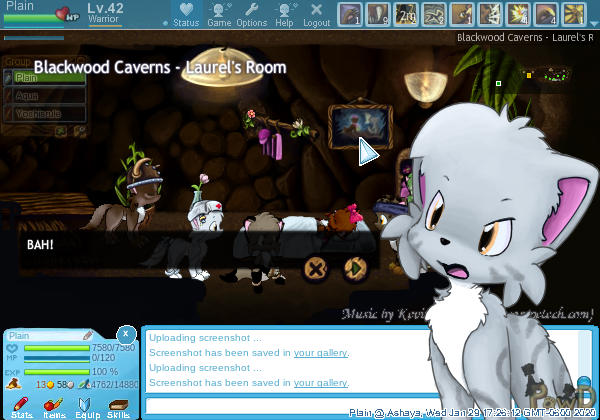Open the Items inventory

click(x=54, y=407)
